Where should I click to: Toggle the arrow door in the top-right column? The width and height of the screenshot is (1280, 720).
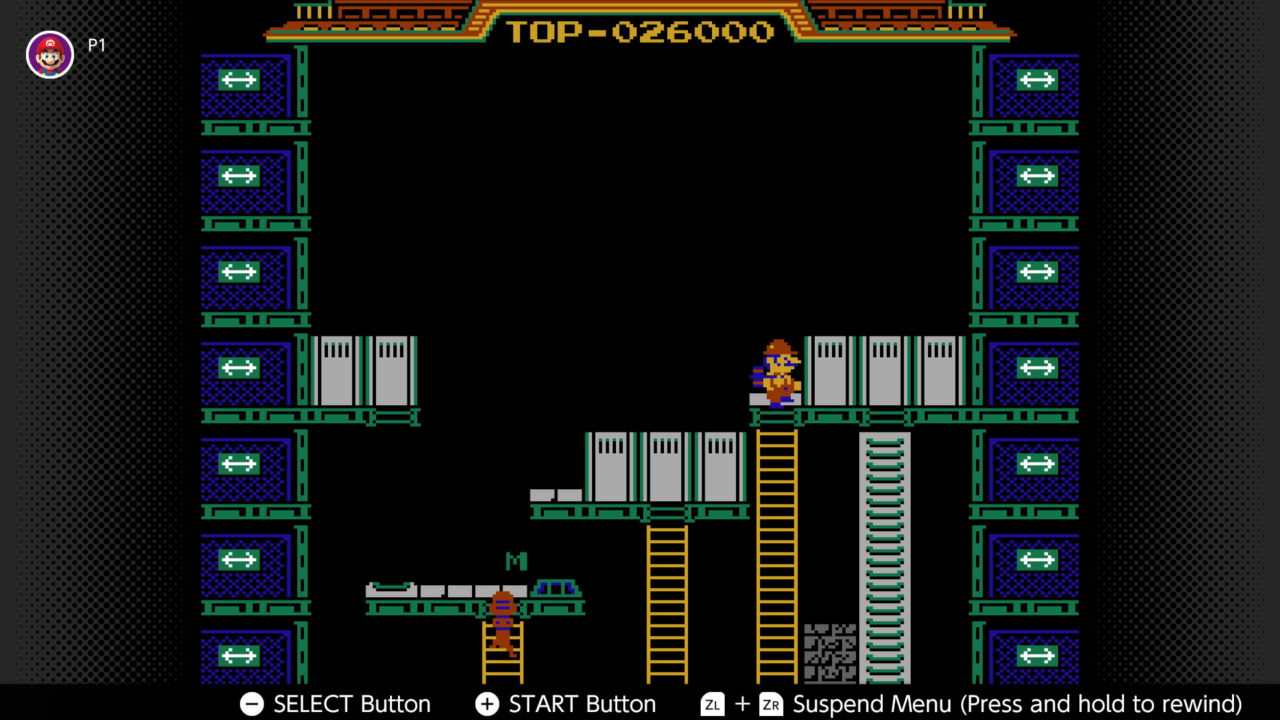[1037, 80]
